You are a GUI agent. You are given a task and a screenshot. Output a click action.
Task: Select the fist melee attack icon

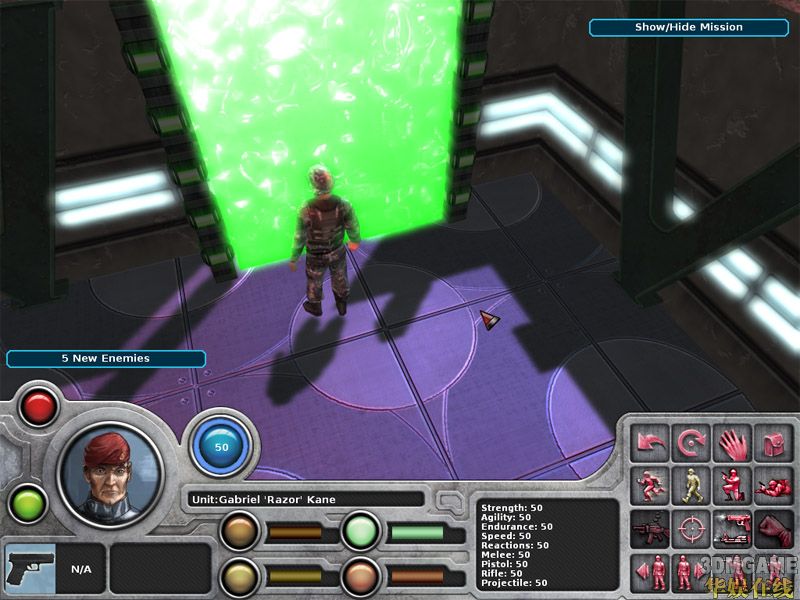(x=773, y=527)
